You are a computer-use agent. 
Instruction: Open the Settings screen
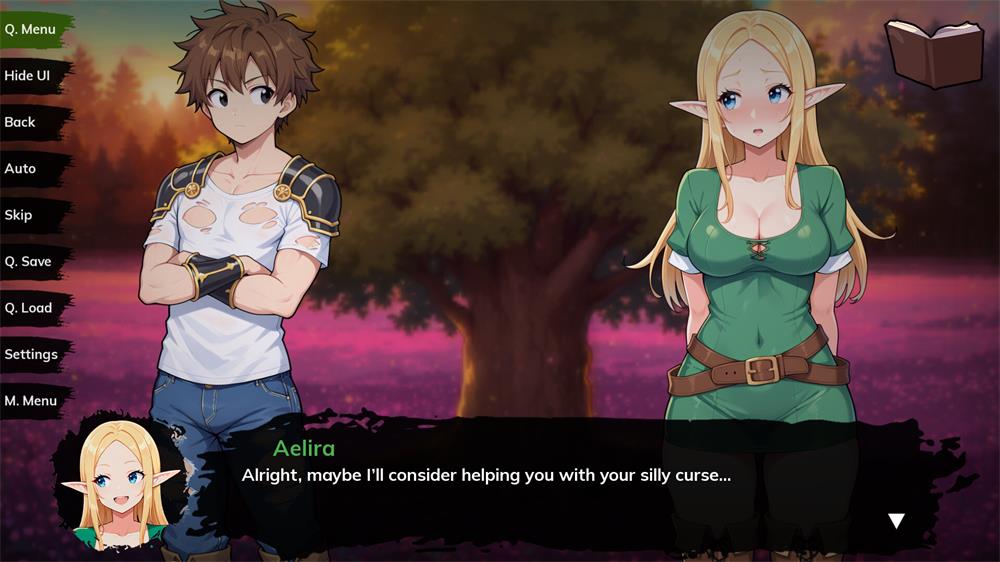coord(32,354)
